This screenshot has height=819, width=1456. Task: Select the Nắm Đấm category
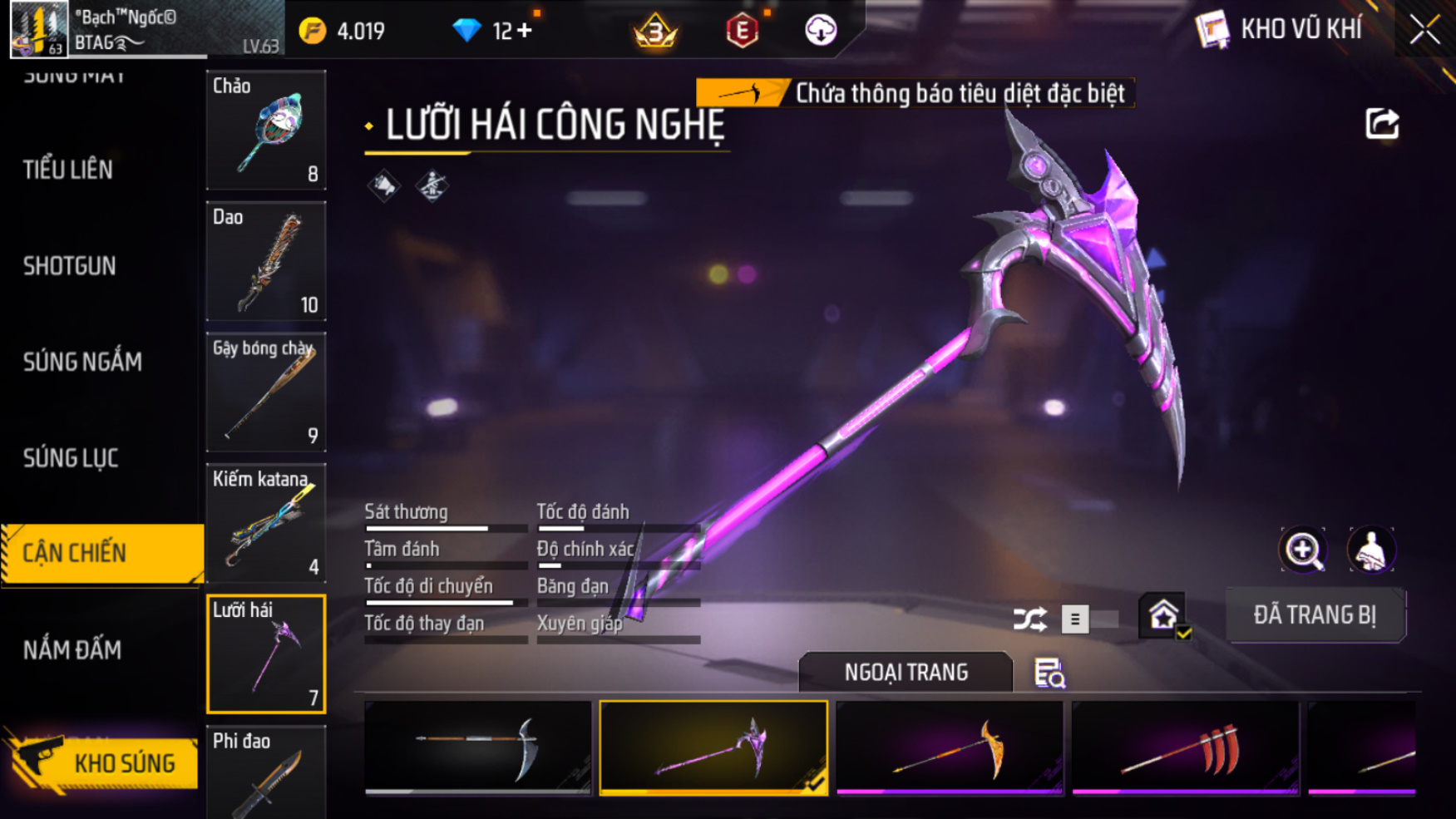pyautogui.click(x=72, y=649)
